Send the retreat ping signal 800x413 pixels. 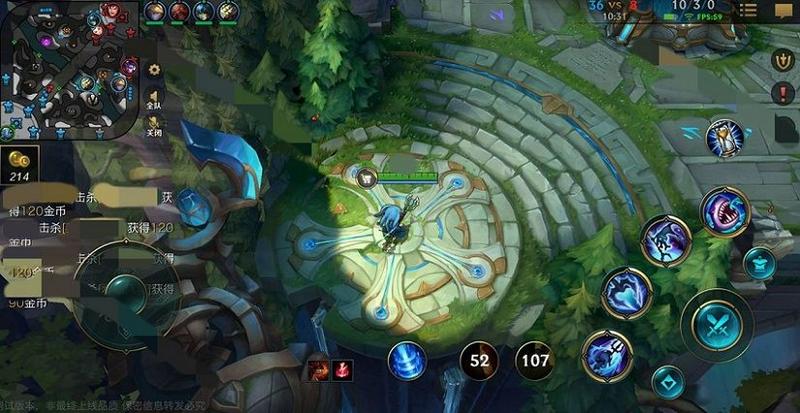(x=783, y=60)
